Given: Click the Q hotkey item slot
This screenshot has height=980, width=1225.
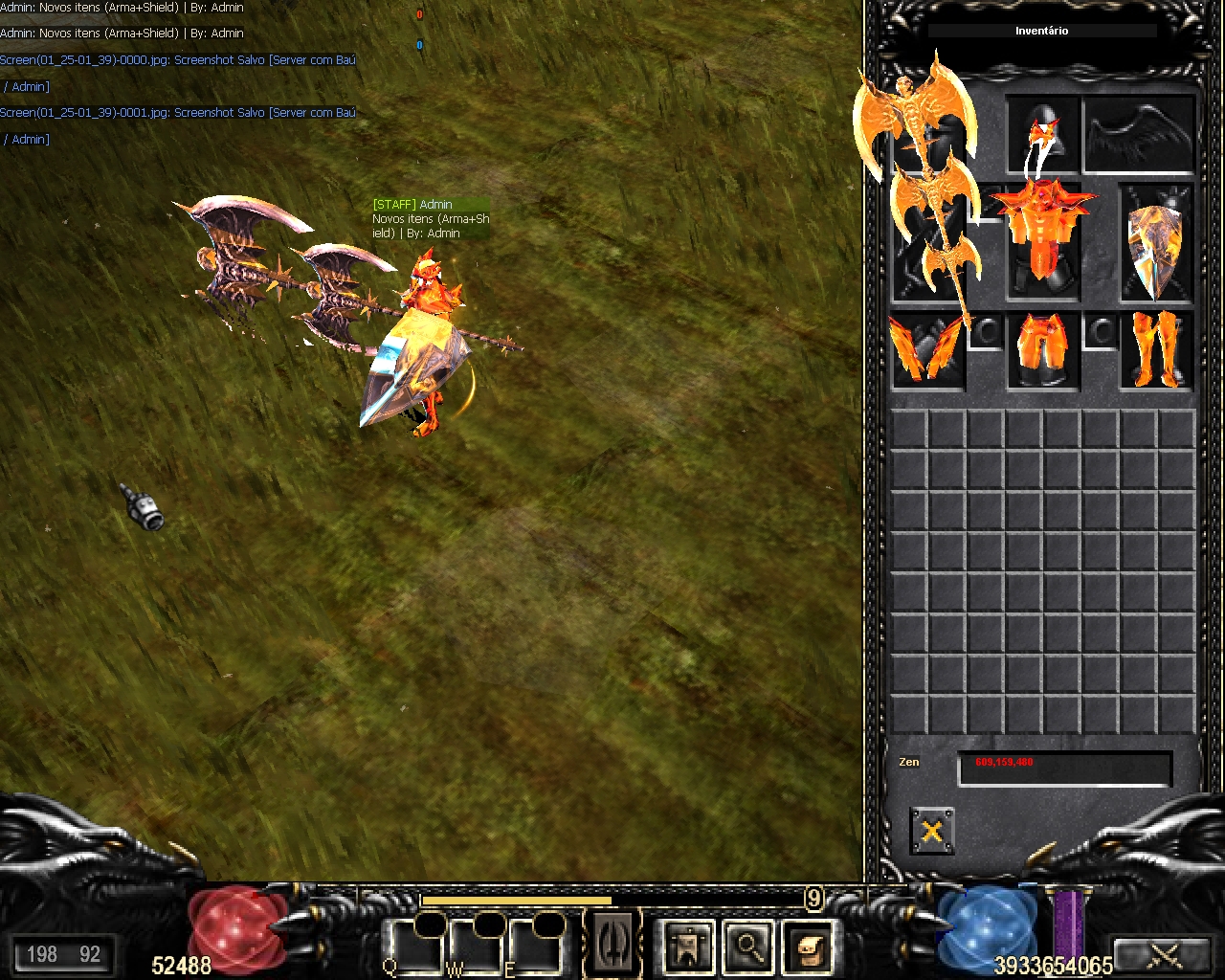Looking at the screenshot, I should (413, 946).
